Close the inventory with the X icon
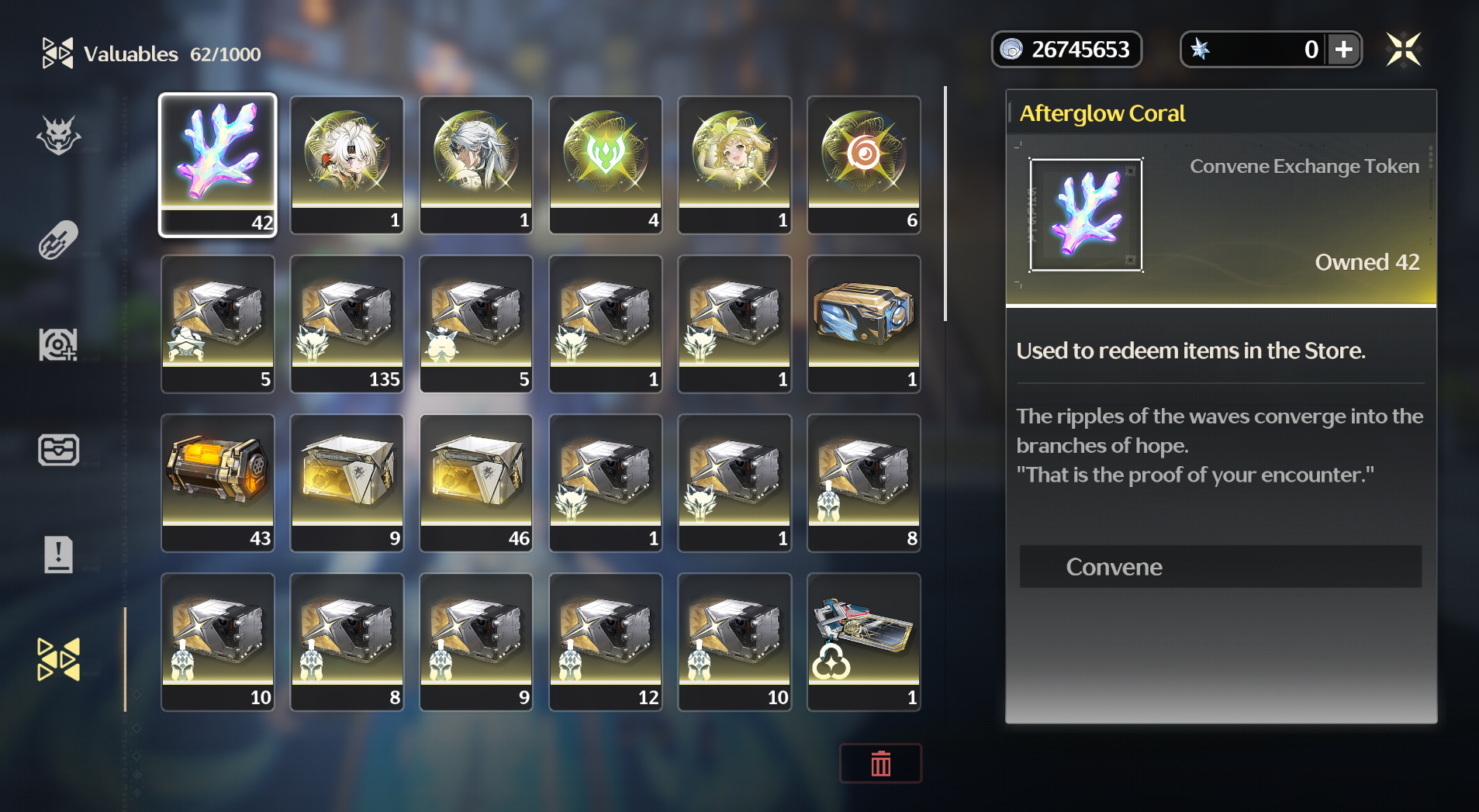 (1403, 50)
